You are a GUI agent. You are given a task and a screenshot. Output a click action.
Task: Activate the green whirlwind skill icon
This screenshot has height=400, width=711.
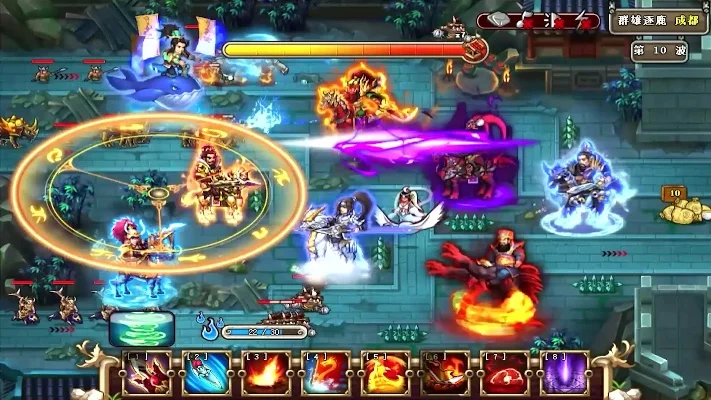141,328
